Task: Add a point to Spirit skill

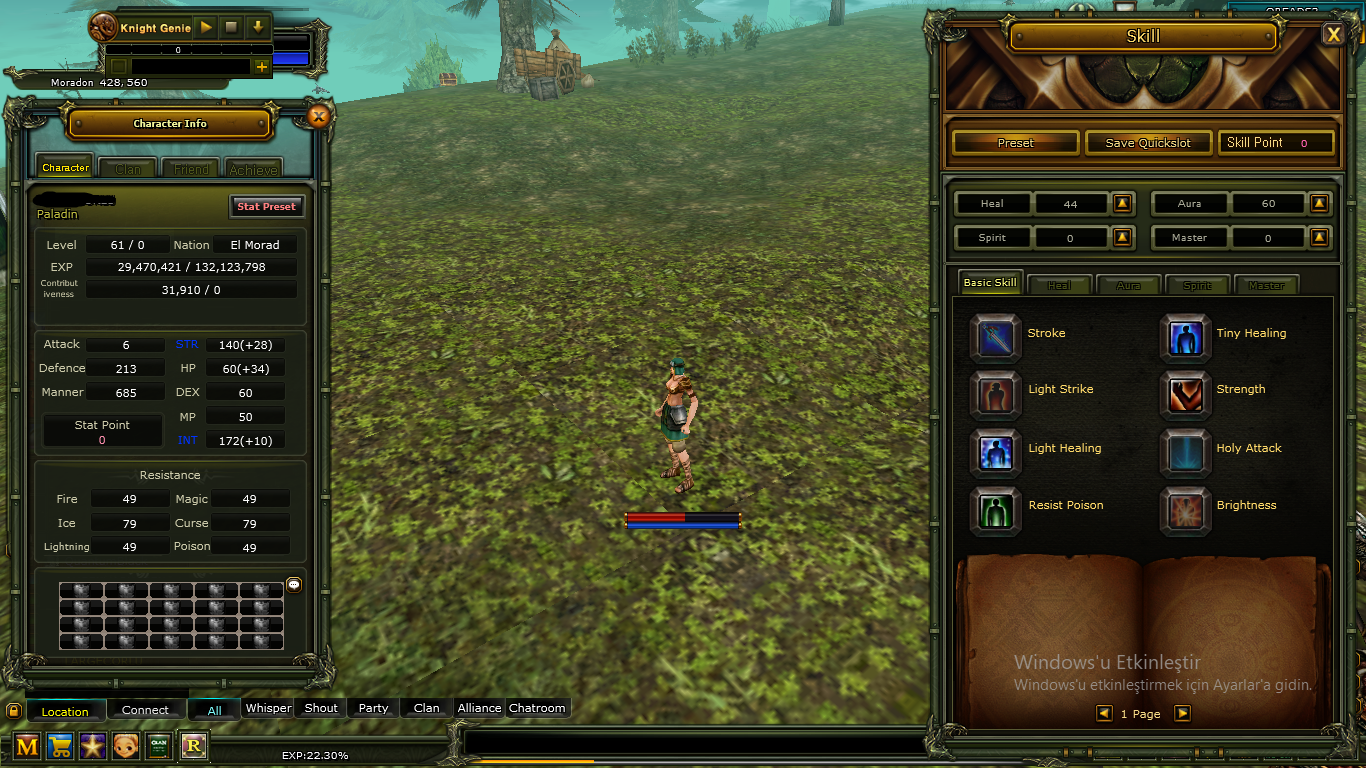Action: [x=1122, y=238]
